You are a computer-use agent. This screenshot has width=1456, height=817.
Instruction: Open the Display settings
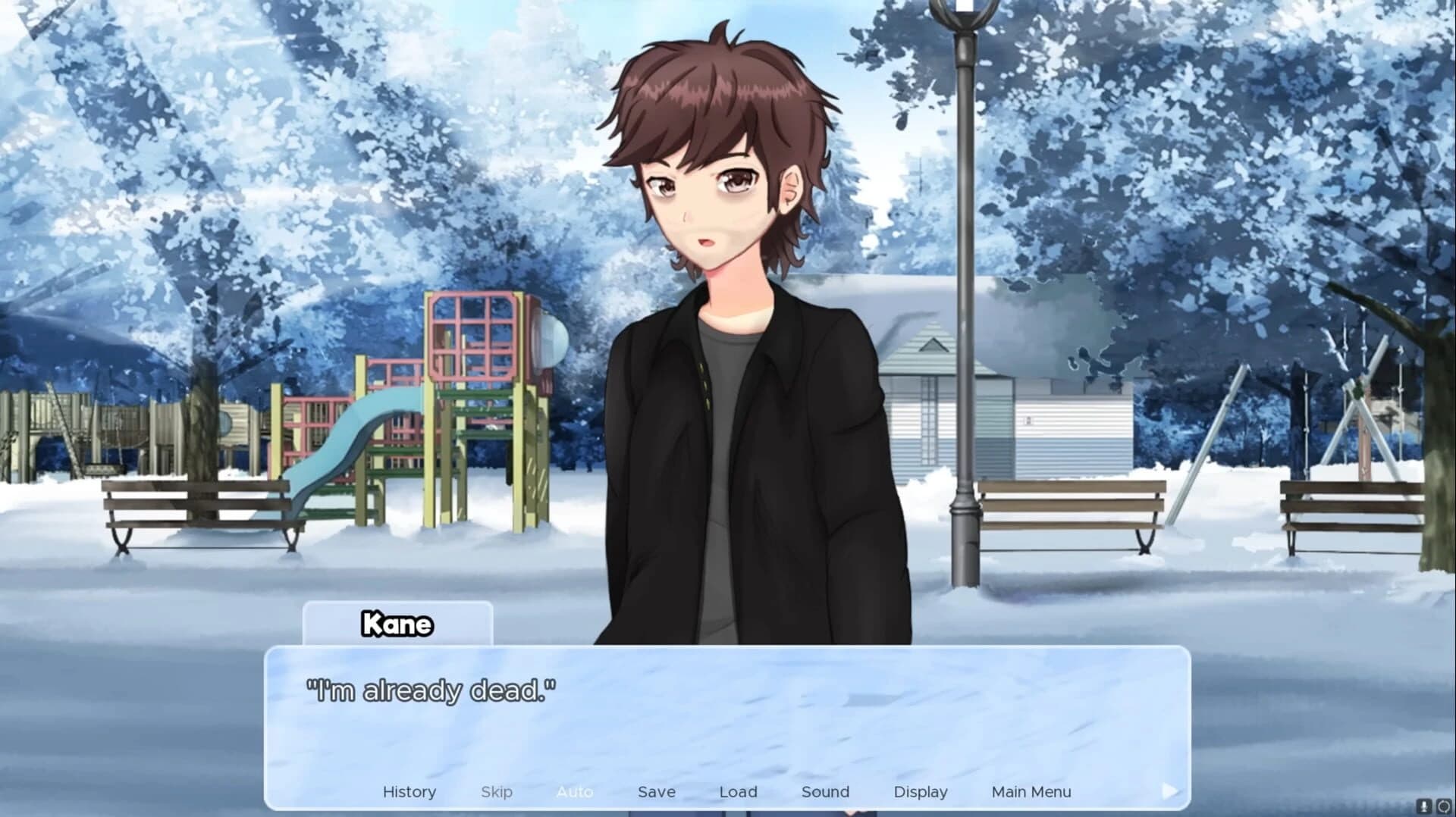[921, 791]
